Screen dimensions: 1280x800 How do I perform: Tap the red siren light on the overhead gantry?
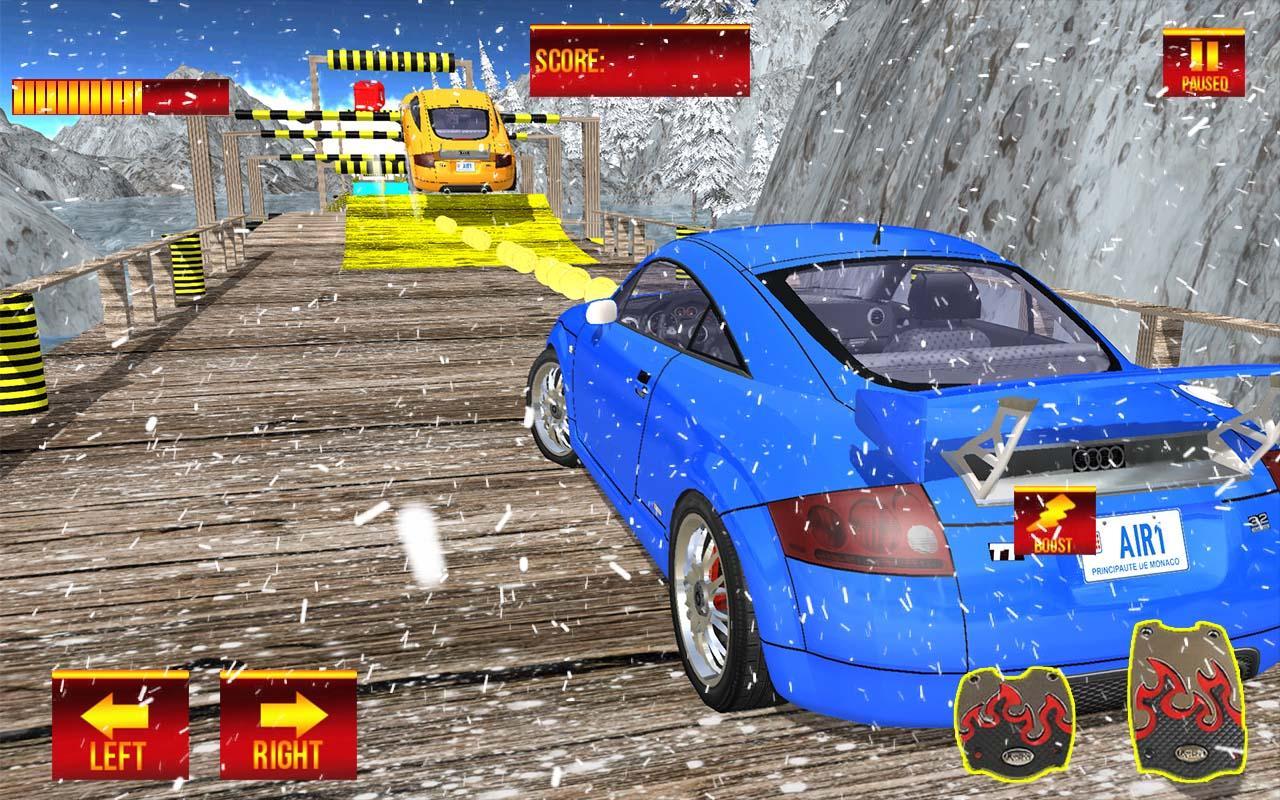click(367, 95)
